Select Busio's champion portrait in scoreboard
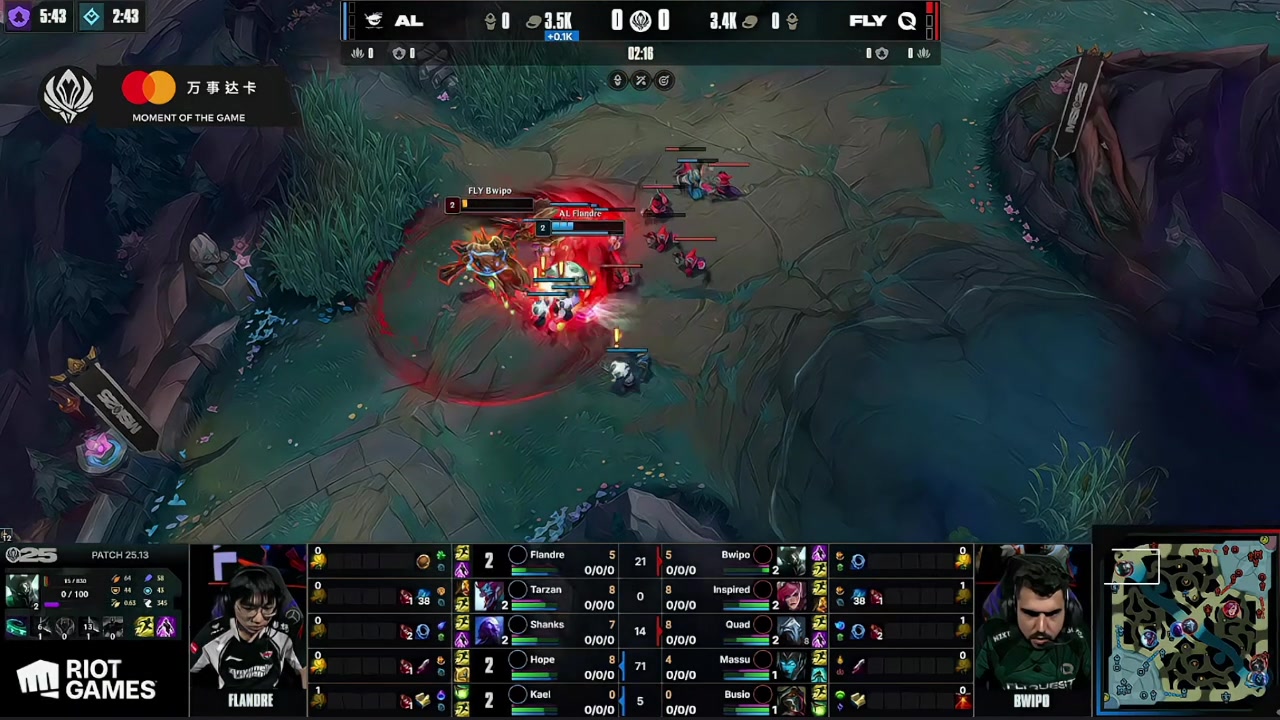Screen dimensions: 1280x720 791,700
